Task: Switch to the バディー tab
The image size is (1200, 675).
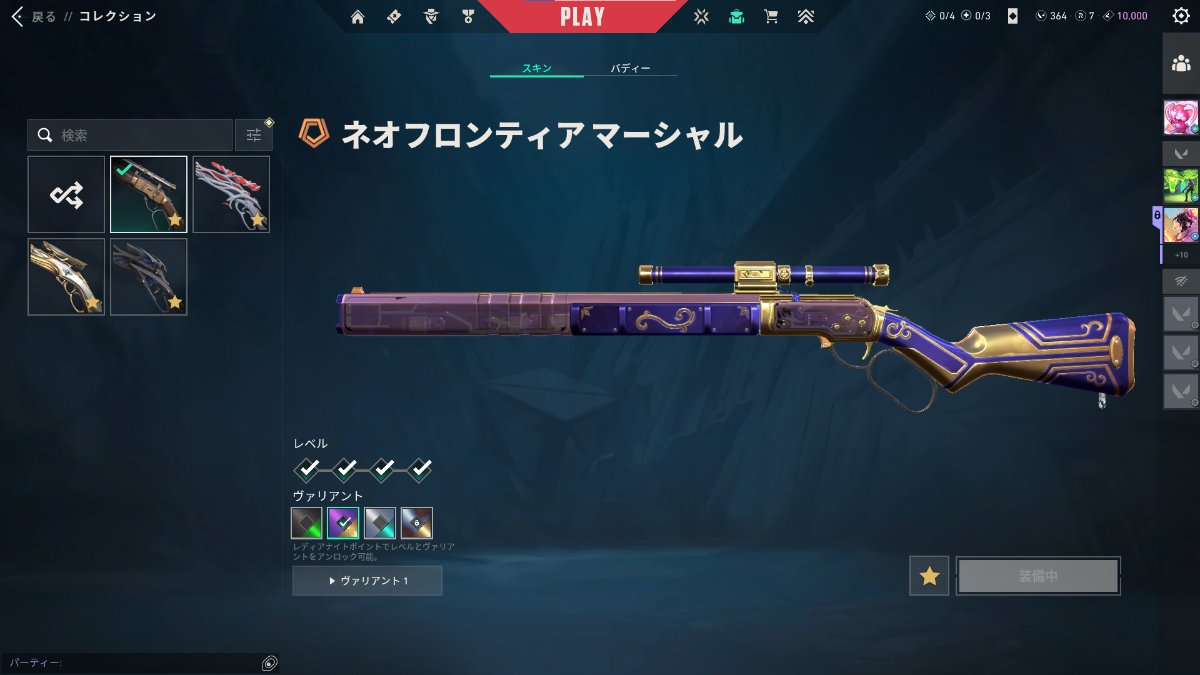Action: tap(630, 69)
